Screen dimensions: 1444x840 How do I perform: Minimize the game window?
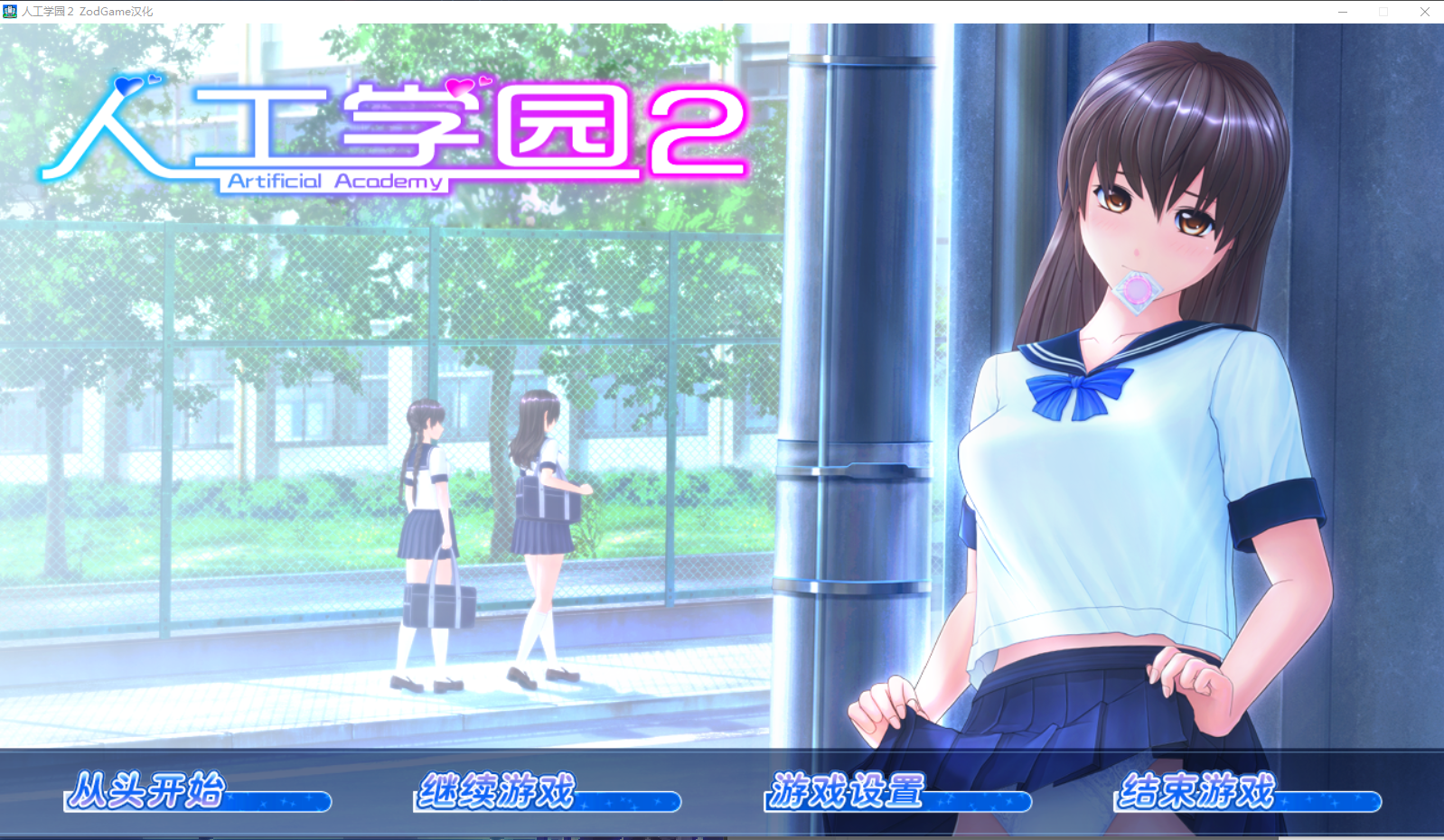pyautogui.click(x=1342, y=11)
